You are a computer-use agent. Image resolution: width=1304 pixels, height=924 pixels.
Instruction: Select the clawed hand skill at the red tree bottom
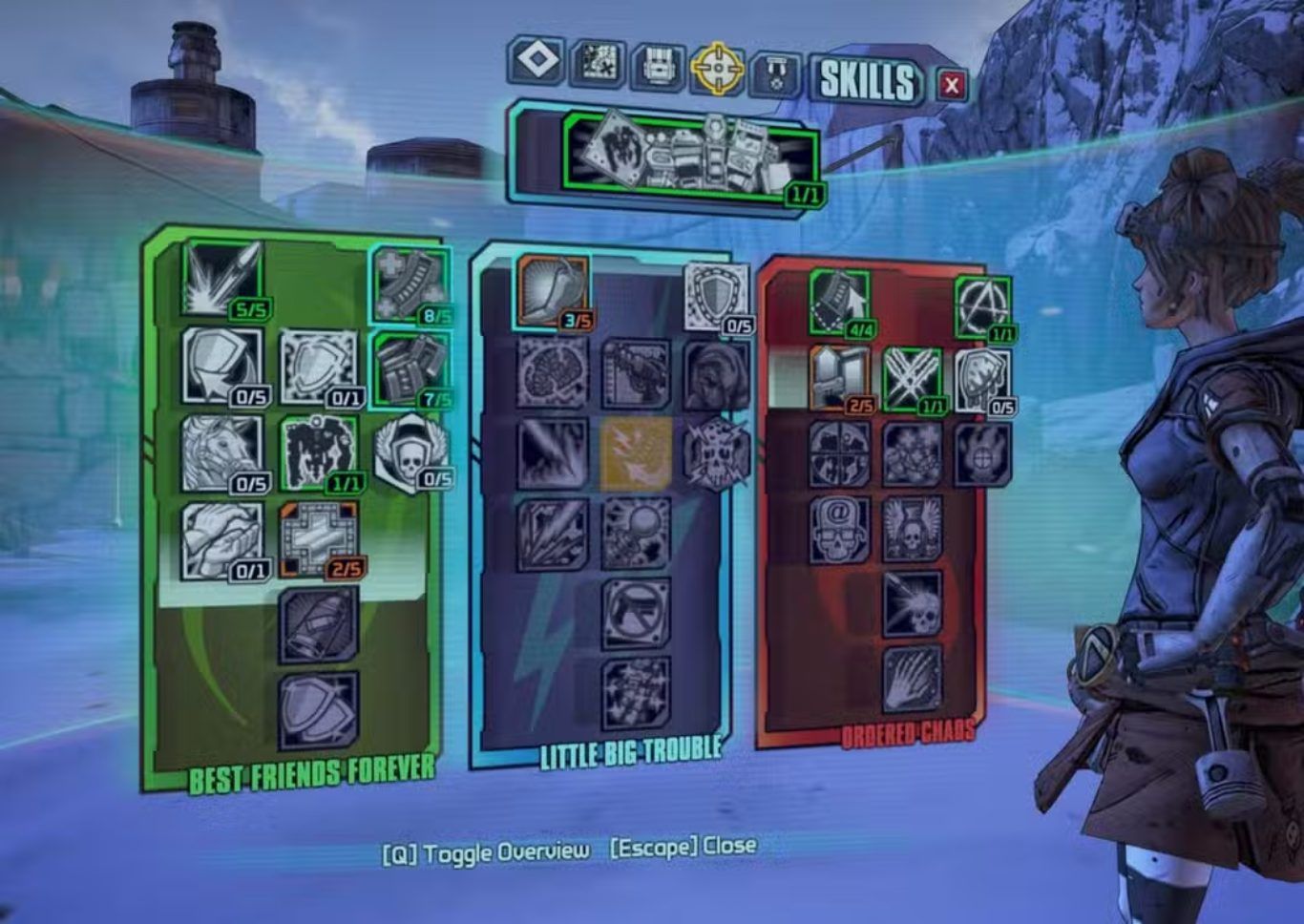(x=912, y=679)
